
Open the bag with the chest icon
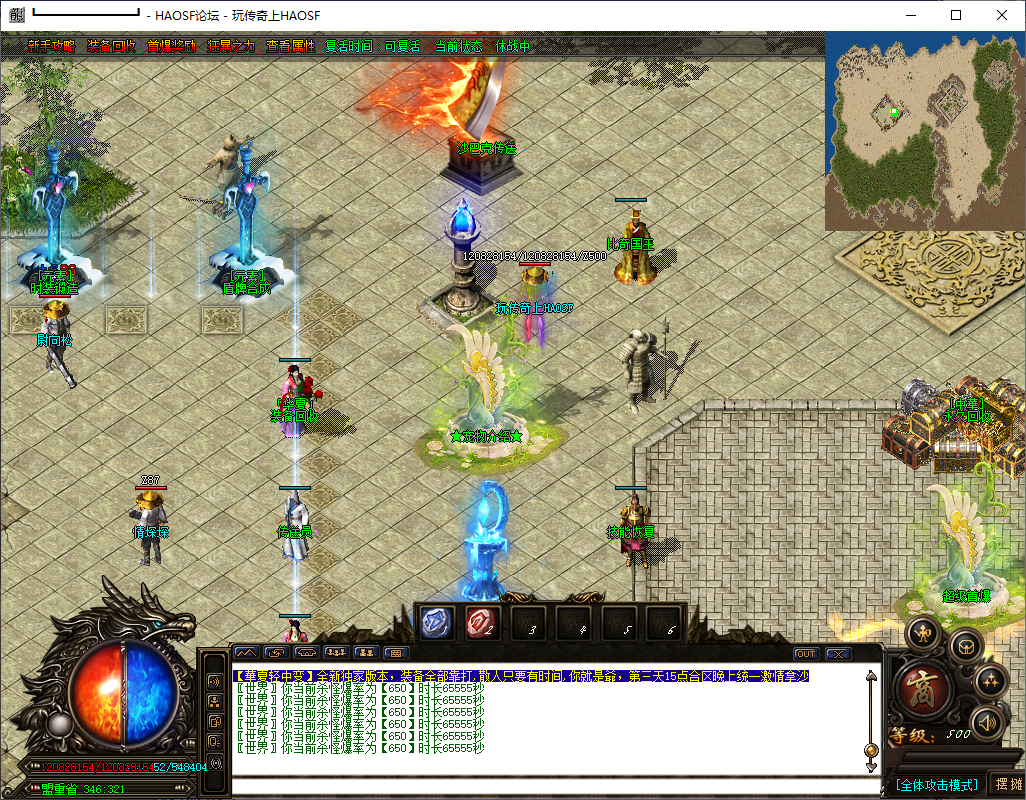966,647
